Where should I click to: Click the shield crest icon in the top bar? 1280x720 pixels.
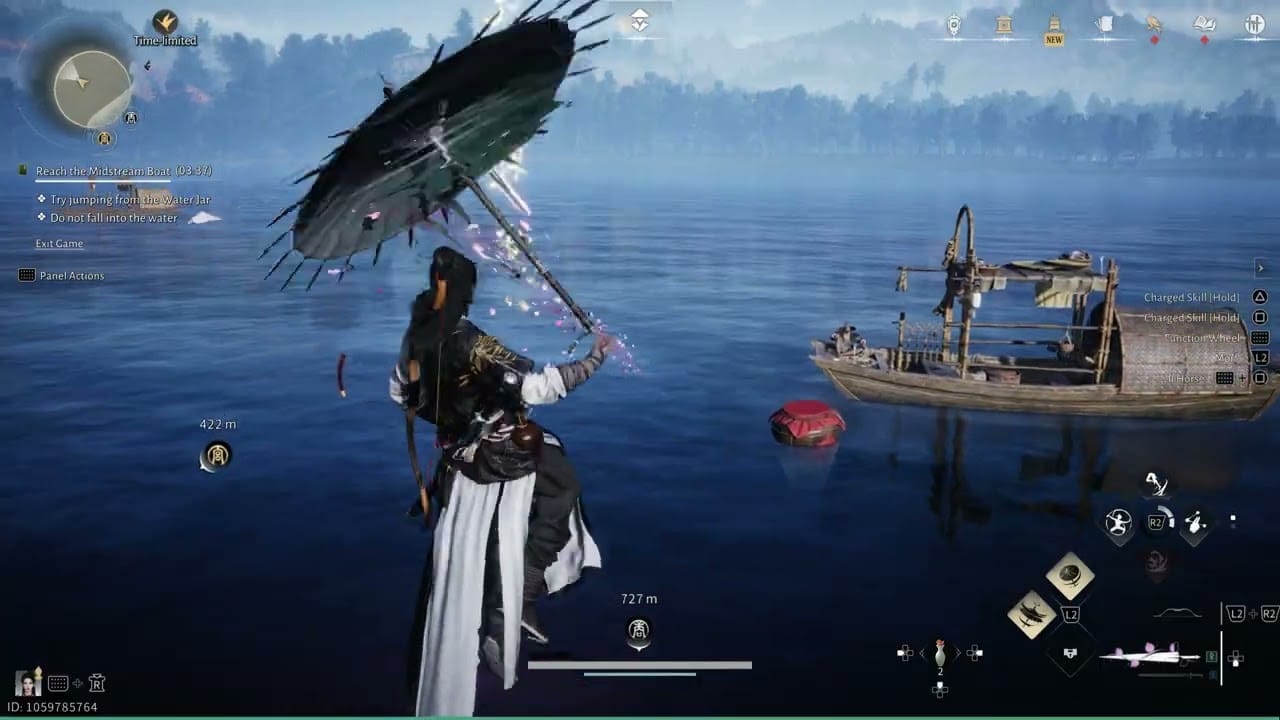coord(953,25)
